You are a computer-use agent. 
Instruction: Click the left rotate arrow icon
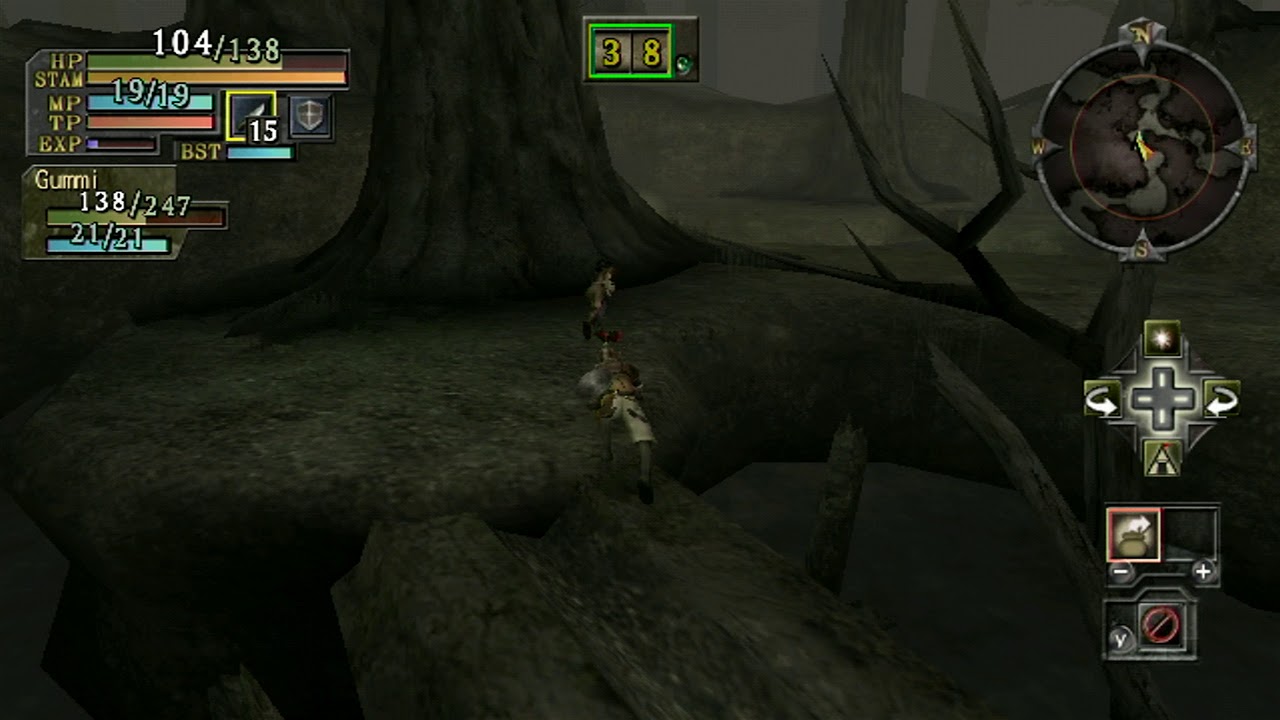(x=1102, y=401)
